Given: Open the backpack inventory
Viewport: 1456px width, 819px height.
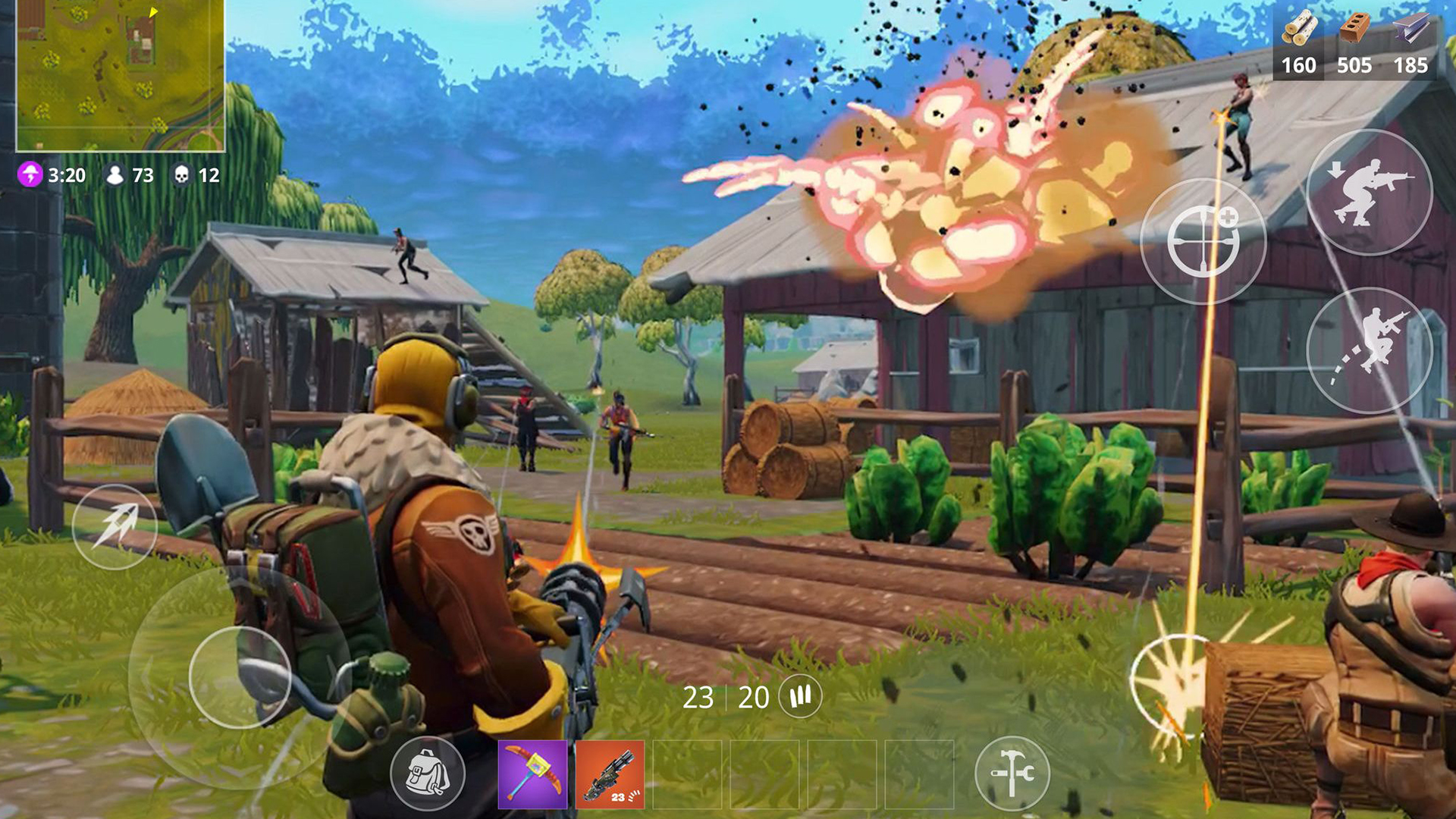Looking at the screenshot, I should click(427, 774).
